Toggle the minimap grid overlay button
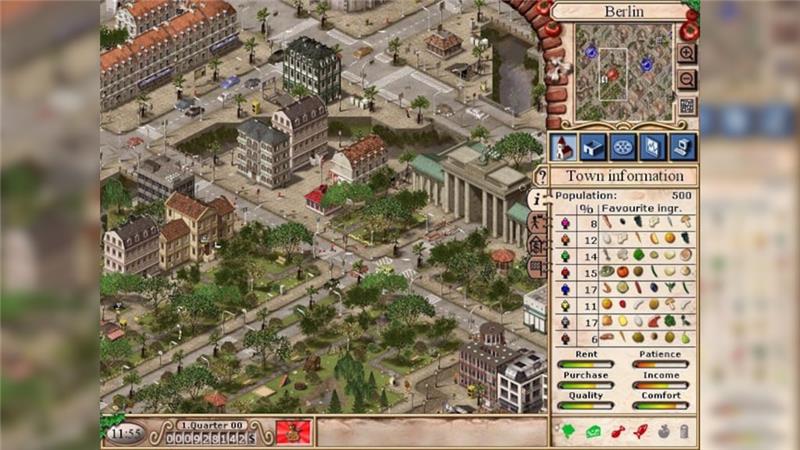 pos(687,105)
